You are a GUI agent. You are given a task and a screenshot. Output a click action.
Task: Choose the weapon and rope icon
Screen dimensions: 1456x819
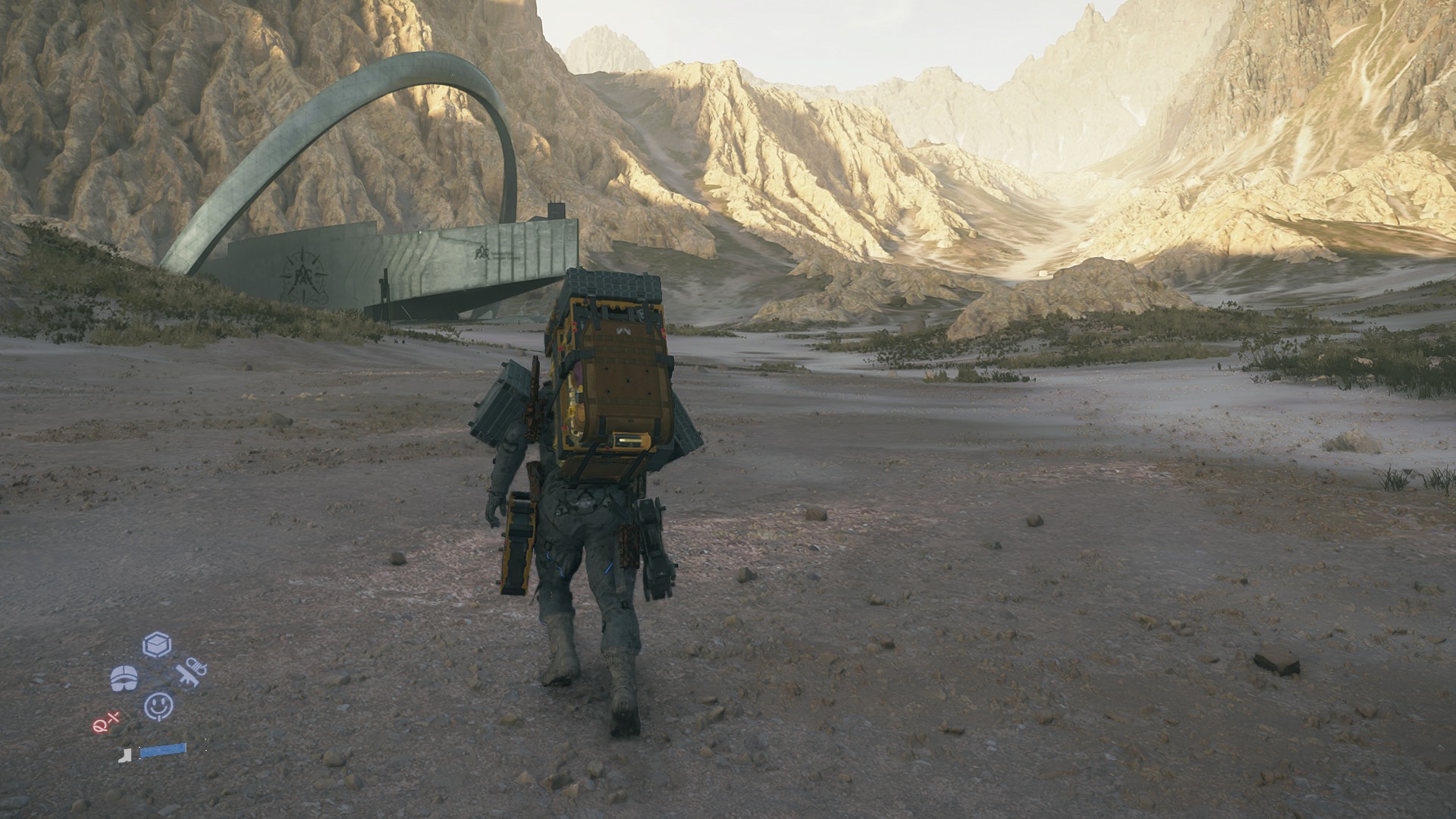pyautogui.click(x=191, y=670)
